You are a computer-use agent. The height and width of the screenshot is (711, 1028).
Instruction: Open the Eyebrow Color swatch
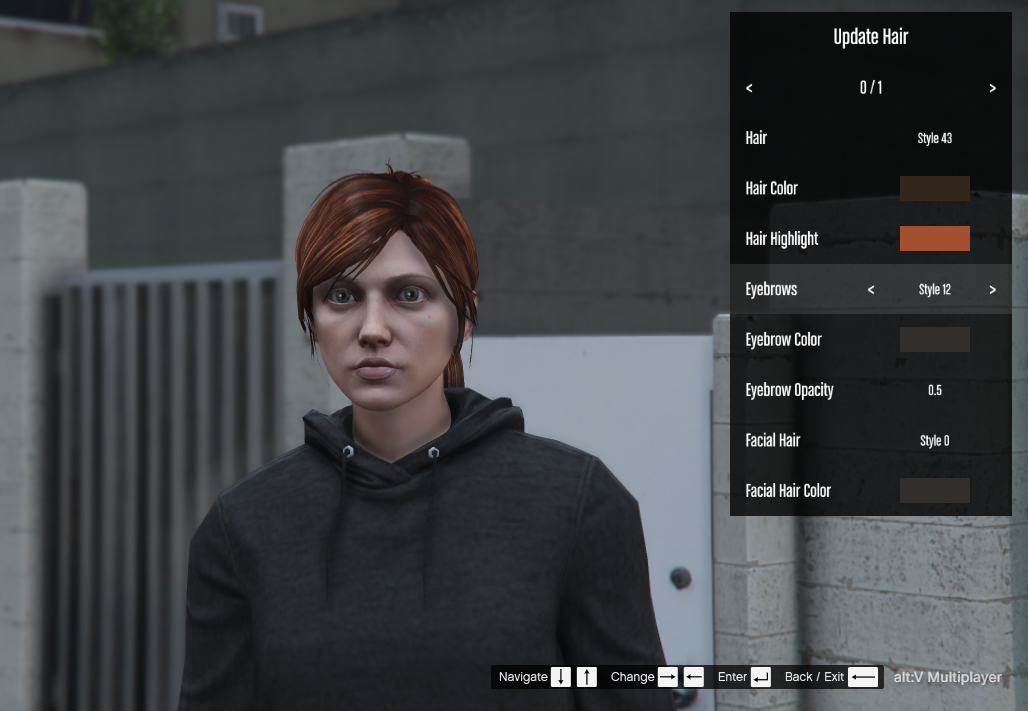[934, 340]
